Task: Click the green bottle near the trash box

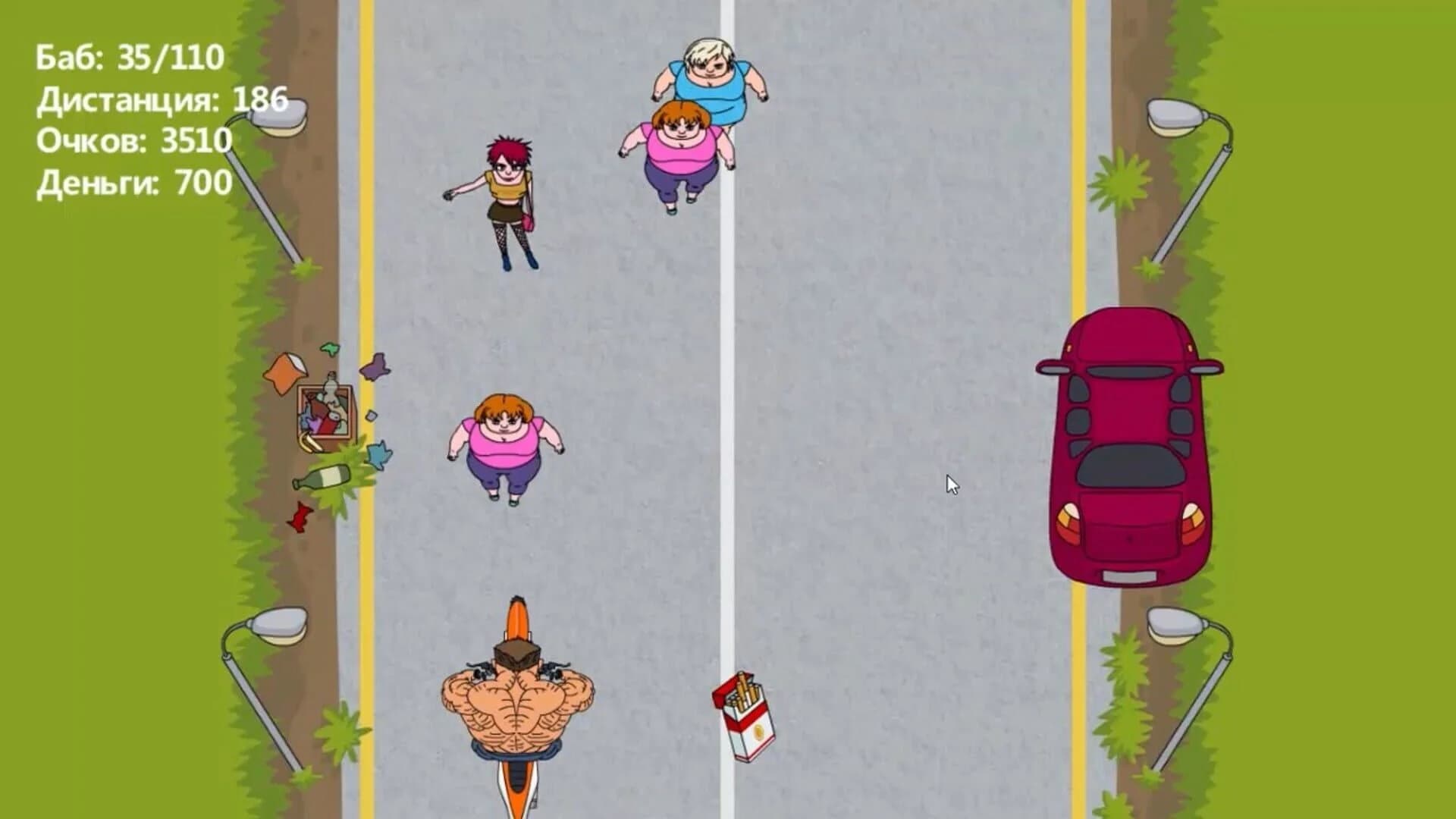Action: [322, 478]
